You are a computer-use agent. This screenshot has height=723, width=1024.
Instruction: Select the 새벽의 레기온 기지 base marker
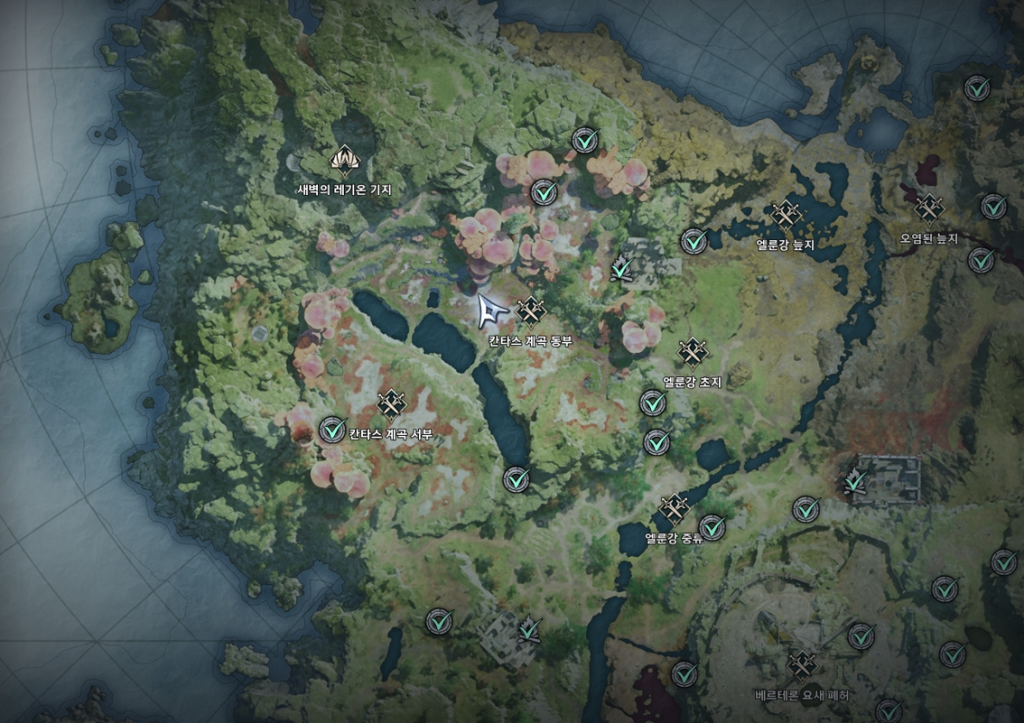(x=344, y=160)
